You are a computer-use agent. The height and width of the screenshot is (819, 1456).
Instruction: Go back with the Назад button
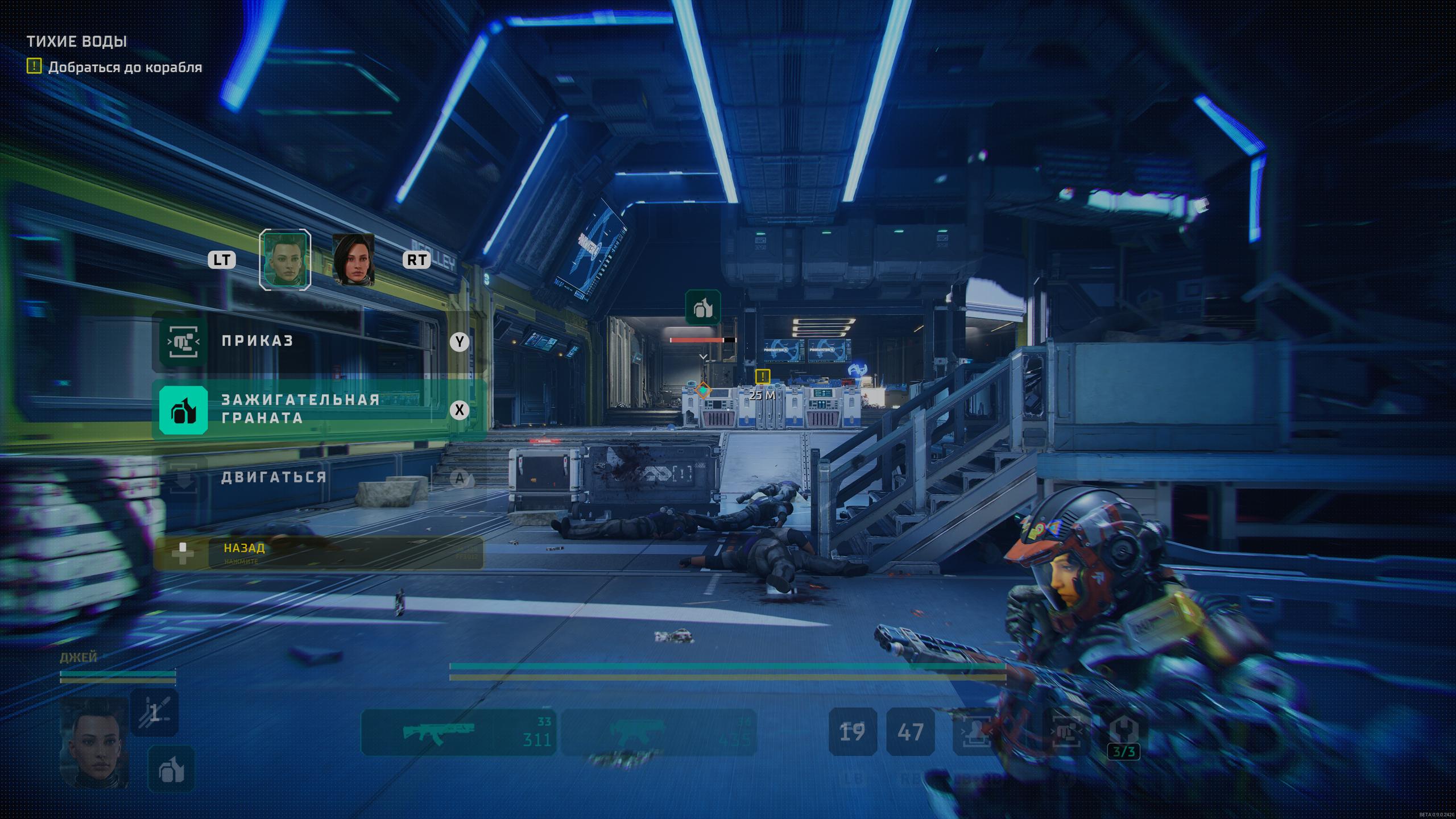(318, 553)
